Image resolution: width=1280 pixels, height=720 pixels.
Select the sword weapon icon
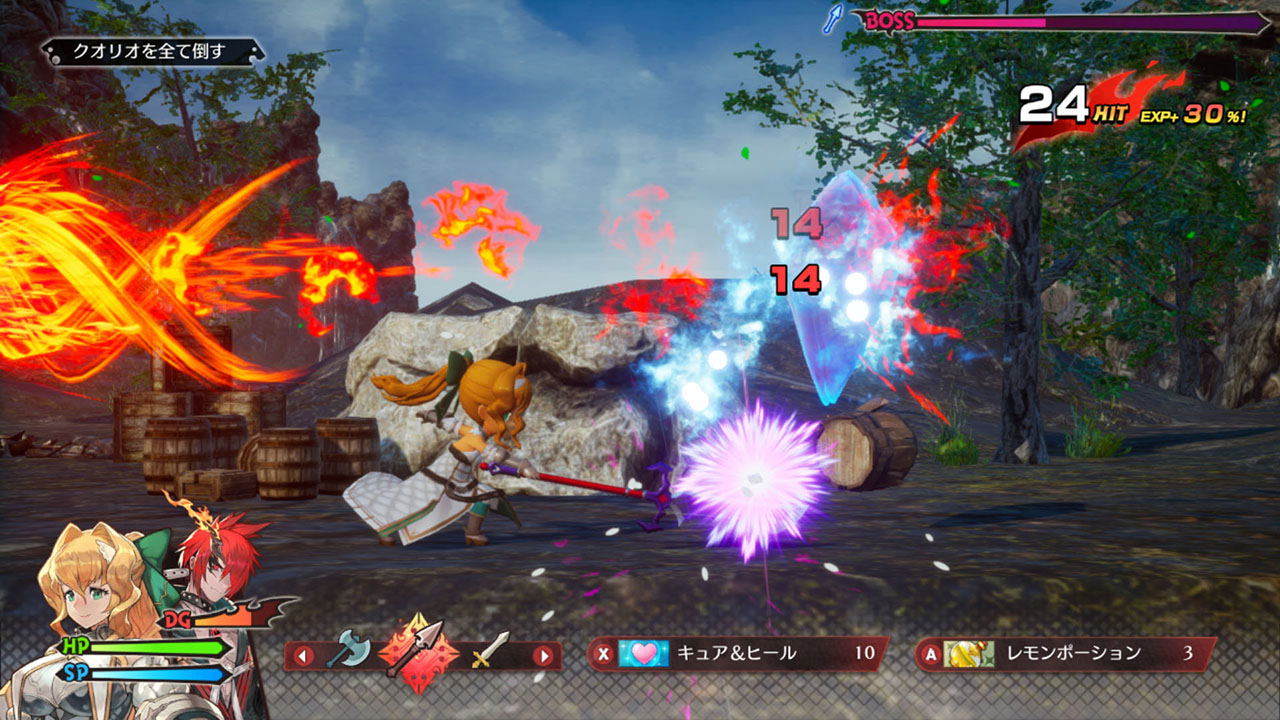[490, 651]
